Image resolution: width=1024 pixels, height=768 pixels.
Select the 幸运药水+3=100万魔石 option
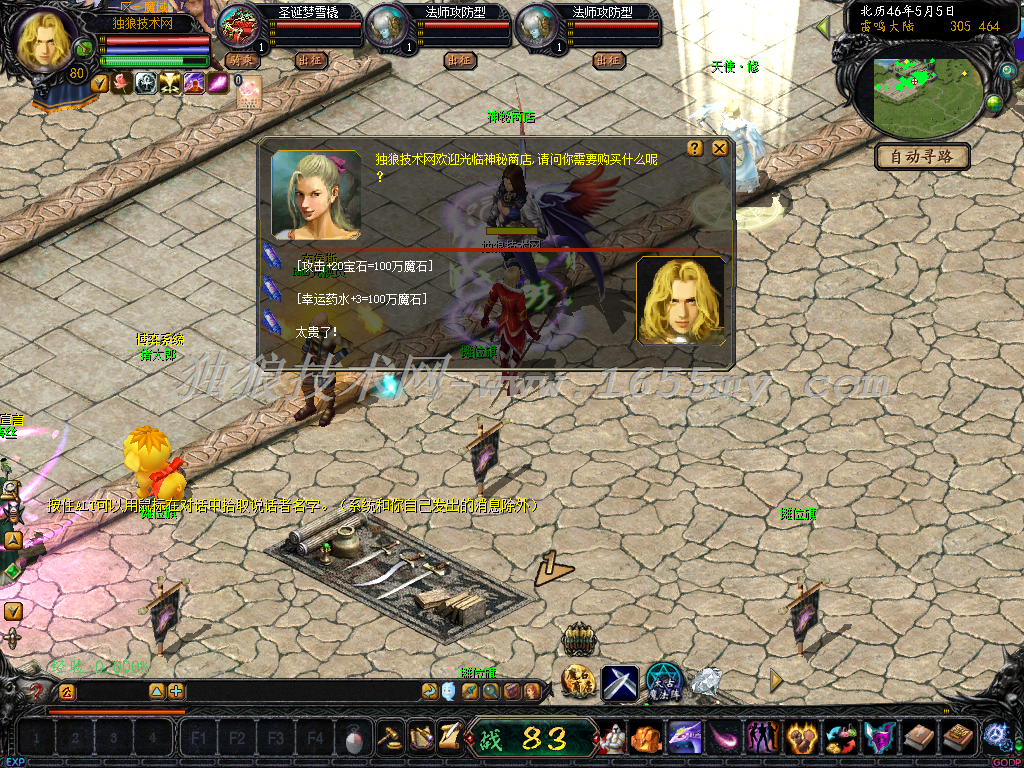click(362, 298)
